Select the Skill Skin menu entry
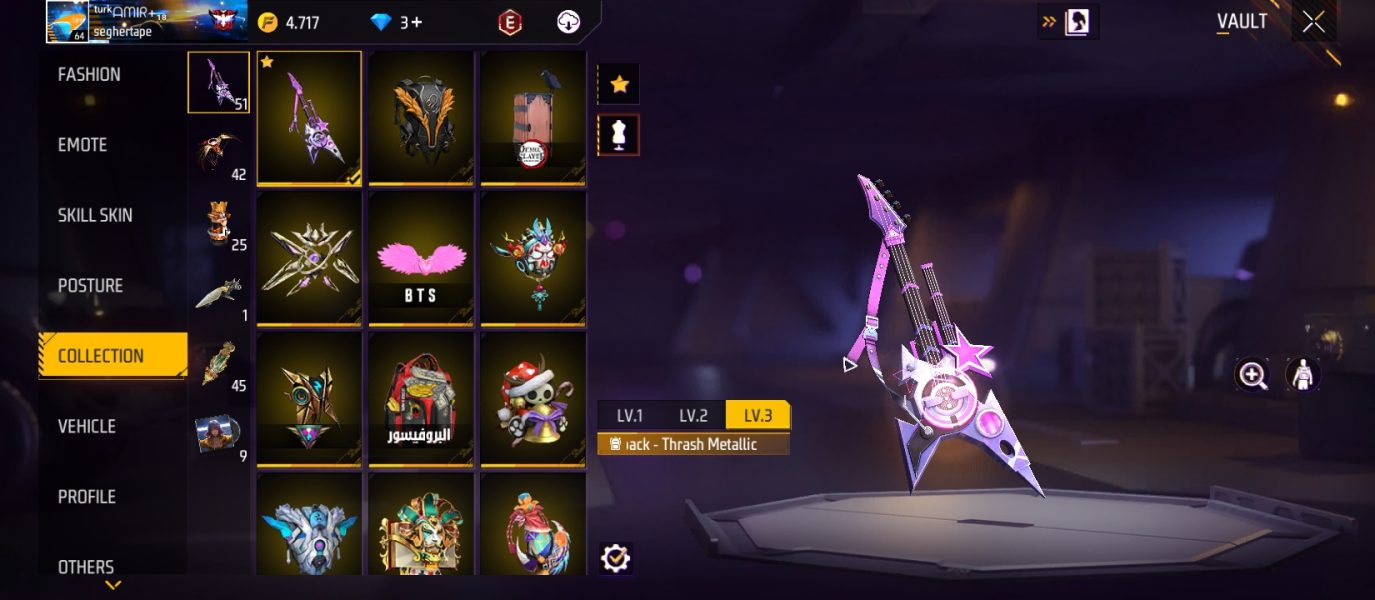Image resolution: width=1375 pixels, height=600 pixels. click(x=95, y=215)
